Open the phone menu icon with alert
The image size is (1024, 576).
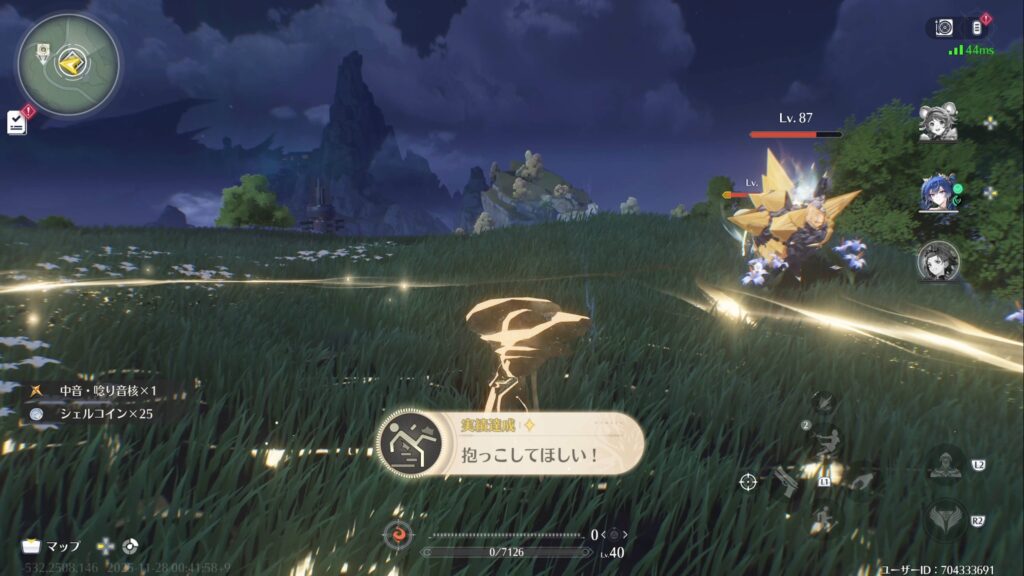976,28
